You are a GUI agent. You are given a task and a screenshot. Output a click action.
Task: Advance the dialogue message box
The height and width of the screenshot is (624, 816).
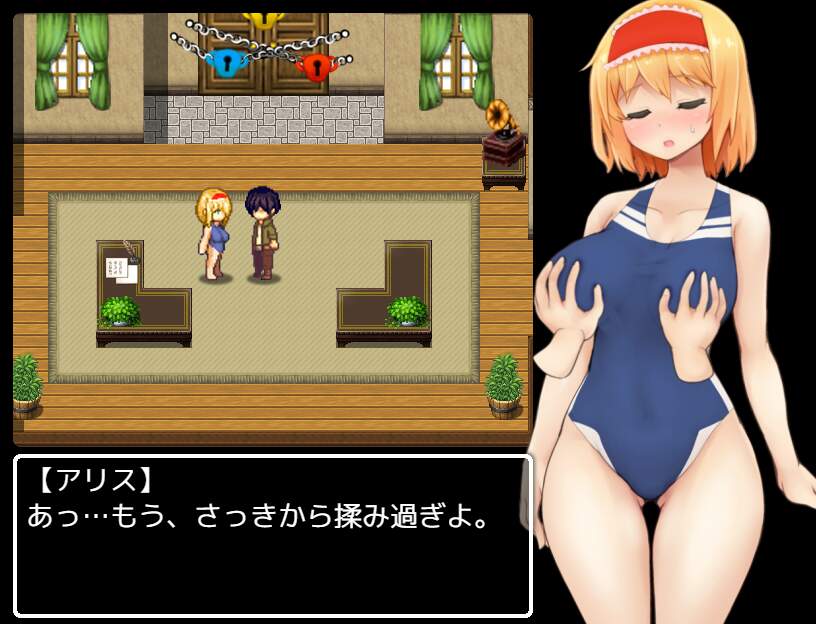[x=272, y=536]
